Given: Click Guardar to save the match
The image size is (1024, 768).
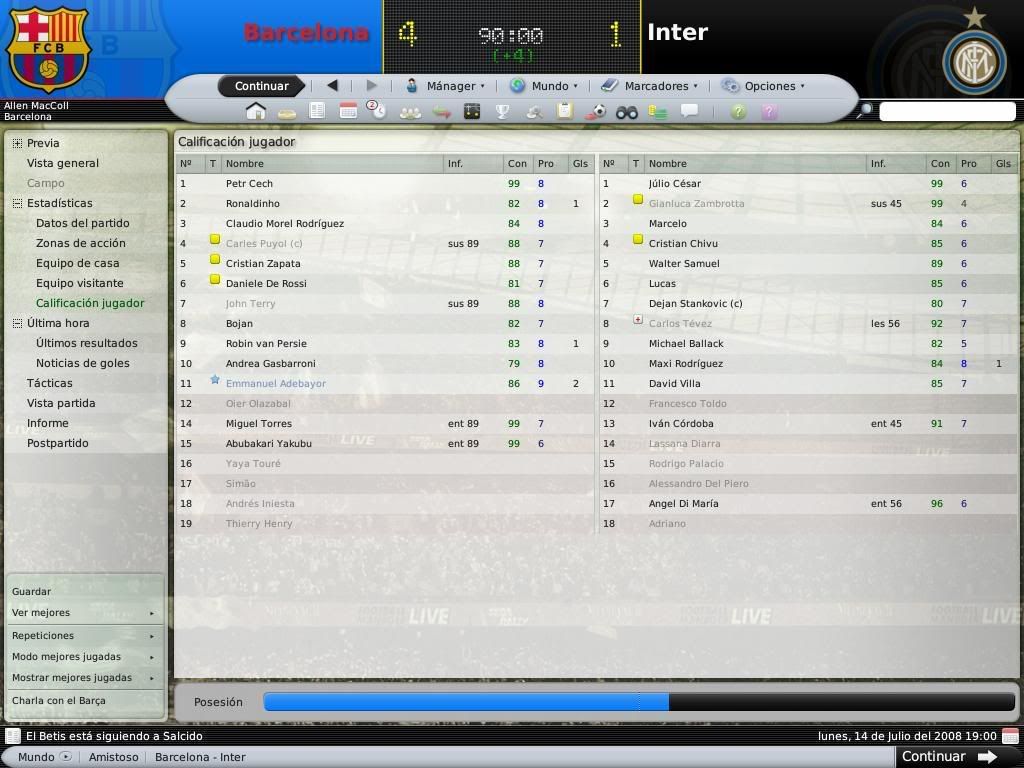Looking at the screenshot, I should tap(31, 591).
